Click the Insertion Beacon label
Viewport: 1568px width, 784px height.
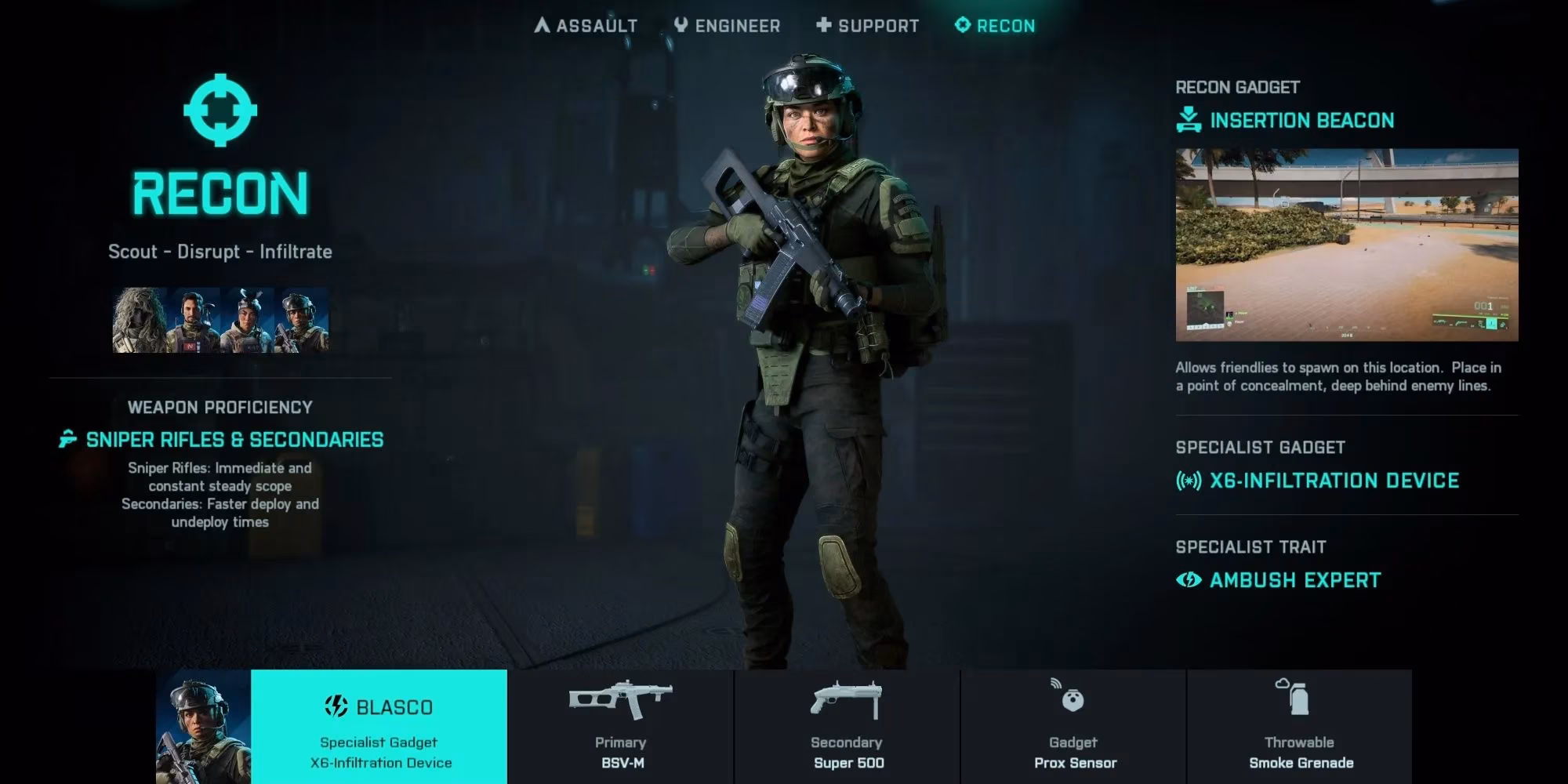click(1302, 120)
